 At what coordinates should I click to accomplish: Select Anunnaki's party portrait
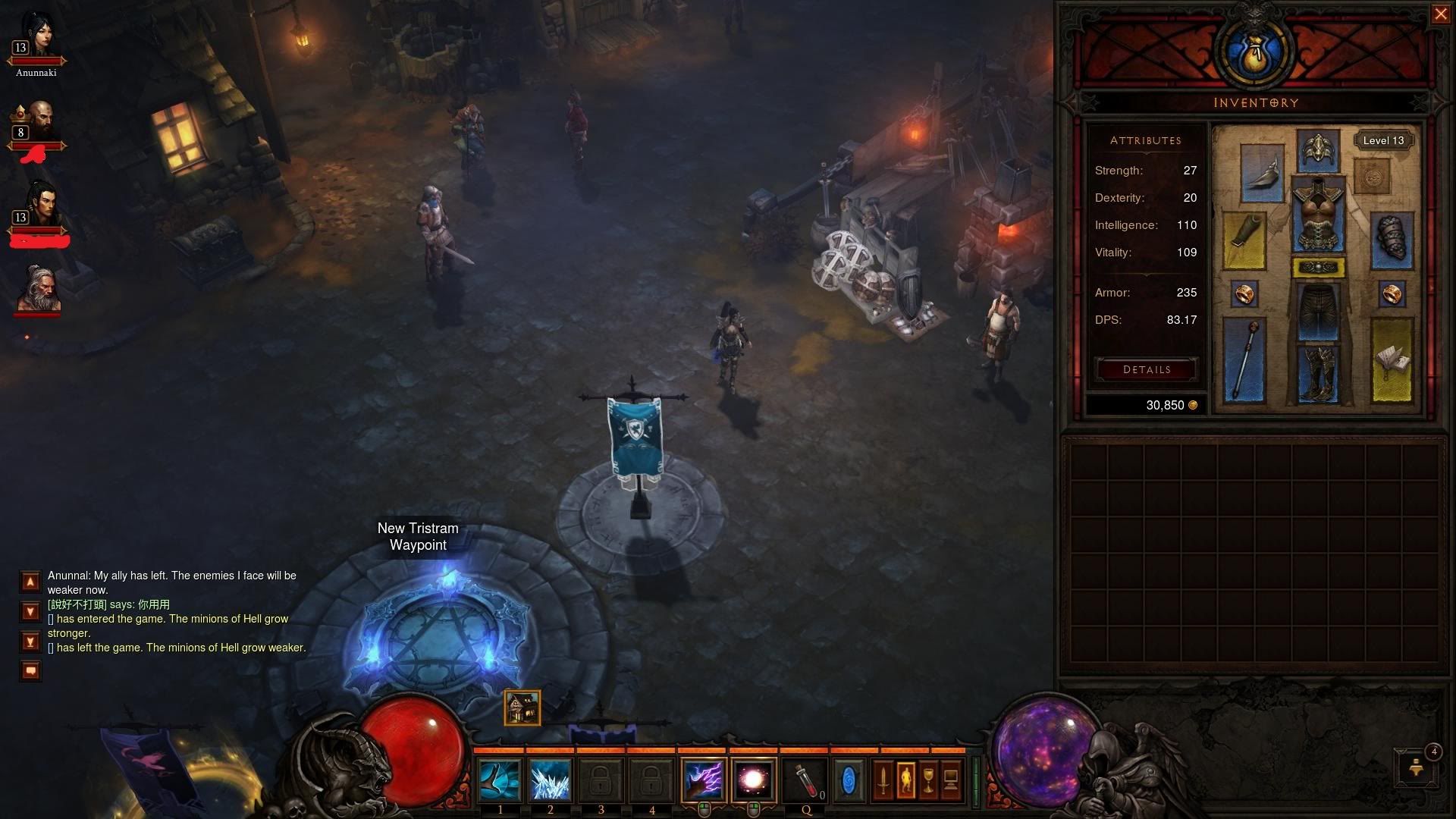pyautogui.click(x=36, y=36)
